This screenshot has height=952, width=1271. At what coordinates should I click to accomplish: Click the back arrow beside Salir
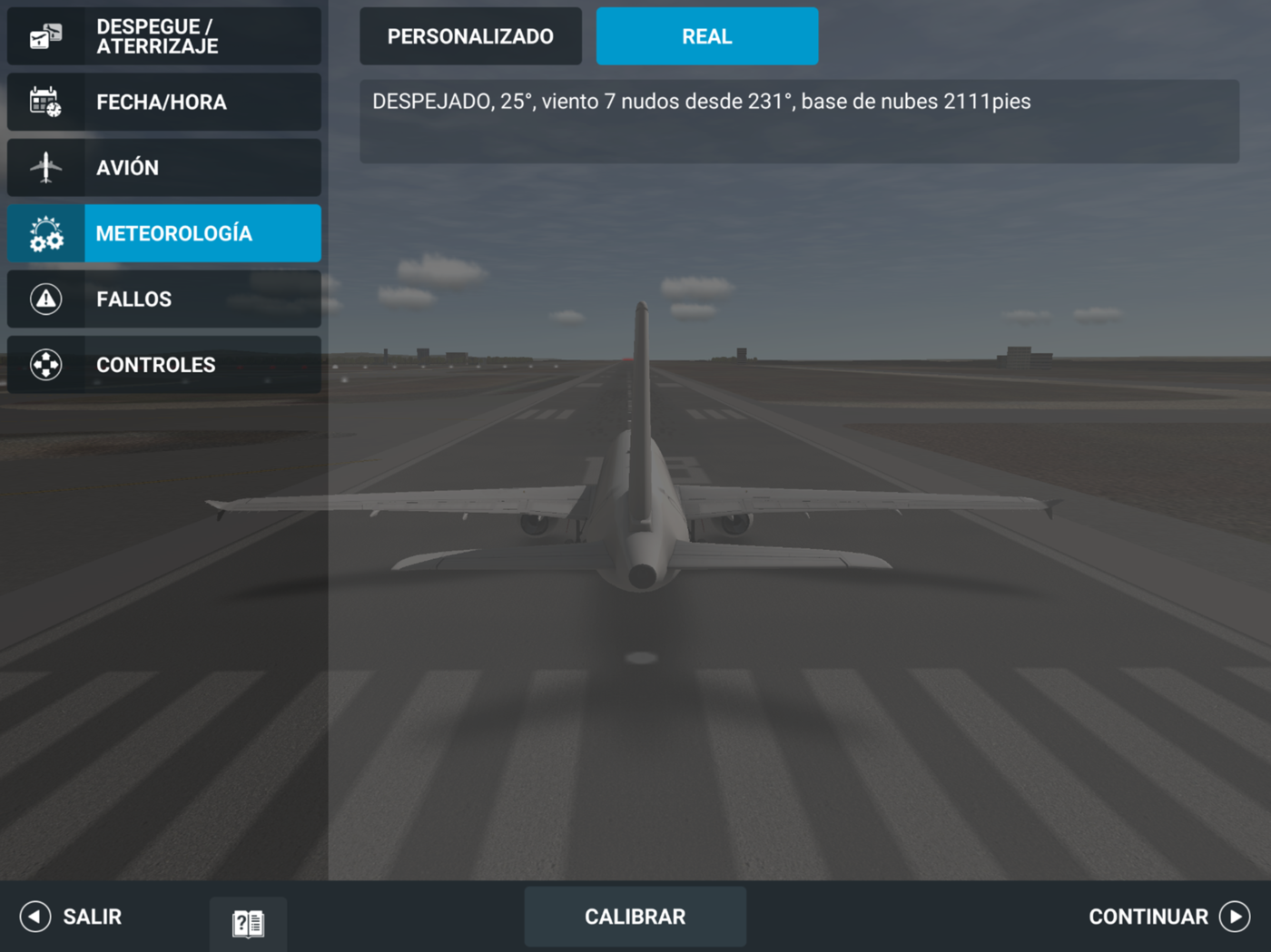34,917
